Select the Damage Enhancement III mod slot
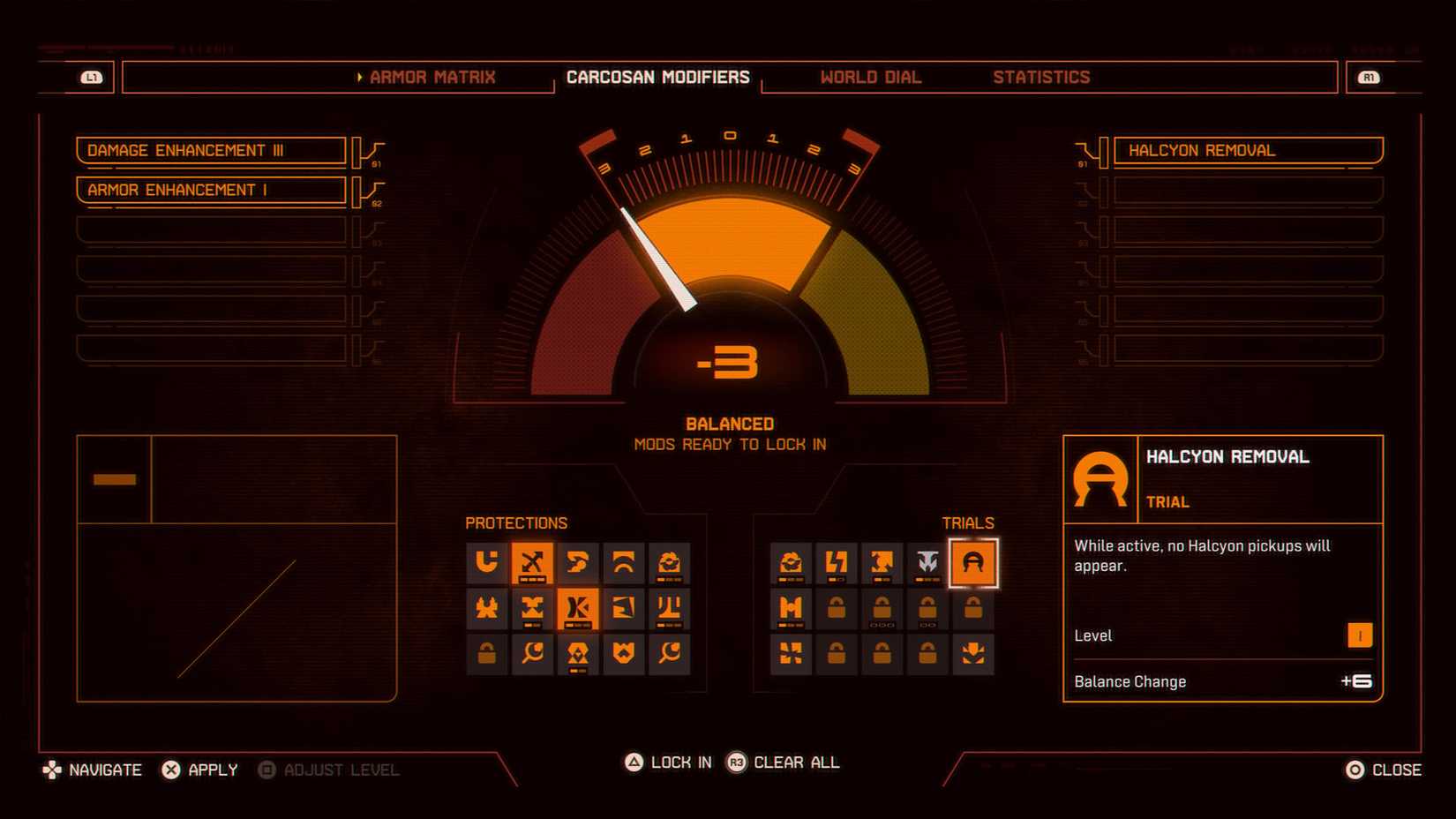The width and height of the screenshot is (1456, 819). [x=211, y=150]
